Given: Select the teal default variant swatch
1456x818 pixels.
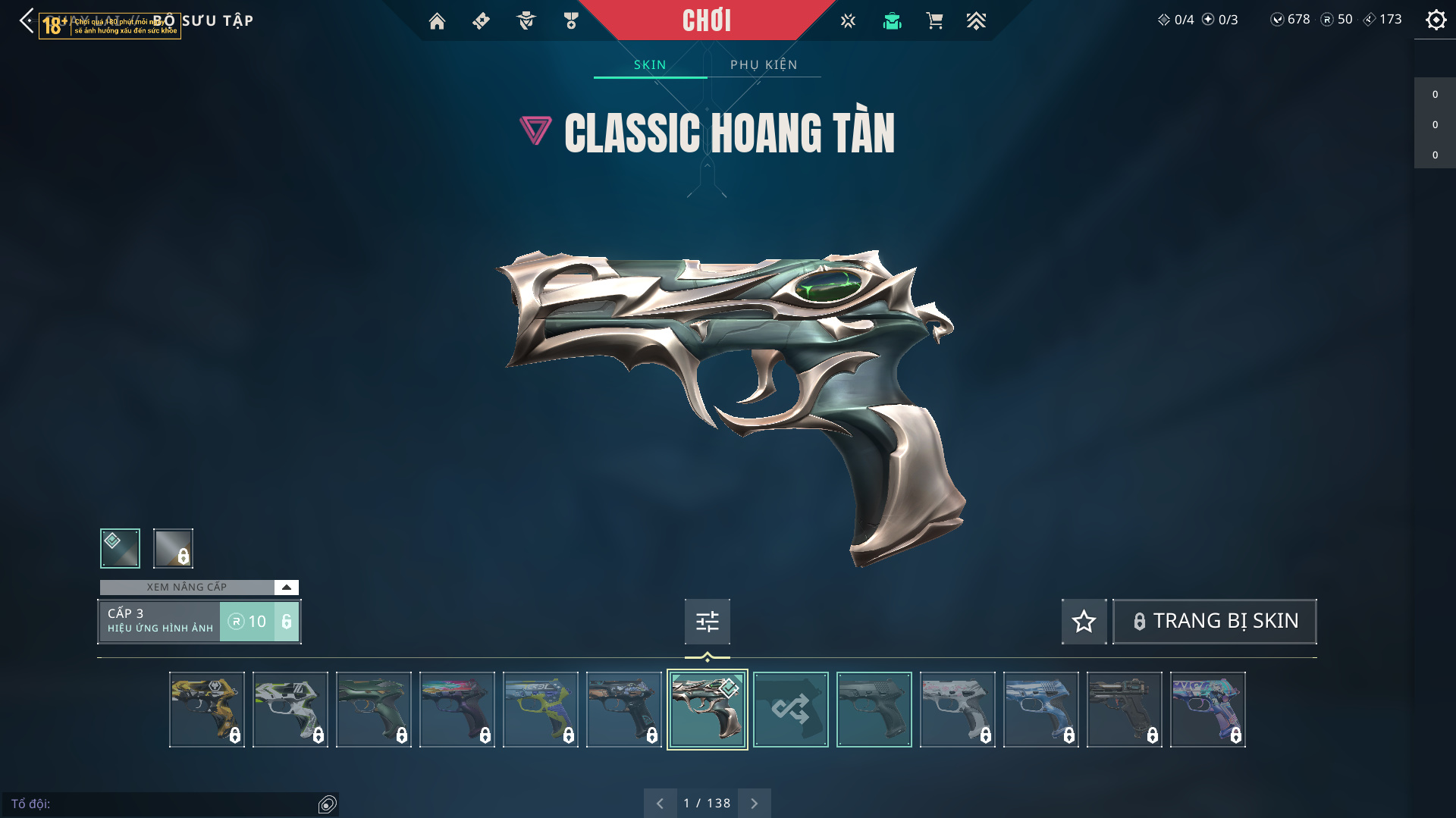Looking at the screenshot, I should pyautogui.click(x=120, y=548).
